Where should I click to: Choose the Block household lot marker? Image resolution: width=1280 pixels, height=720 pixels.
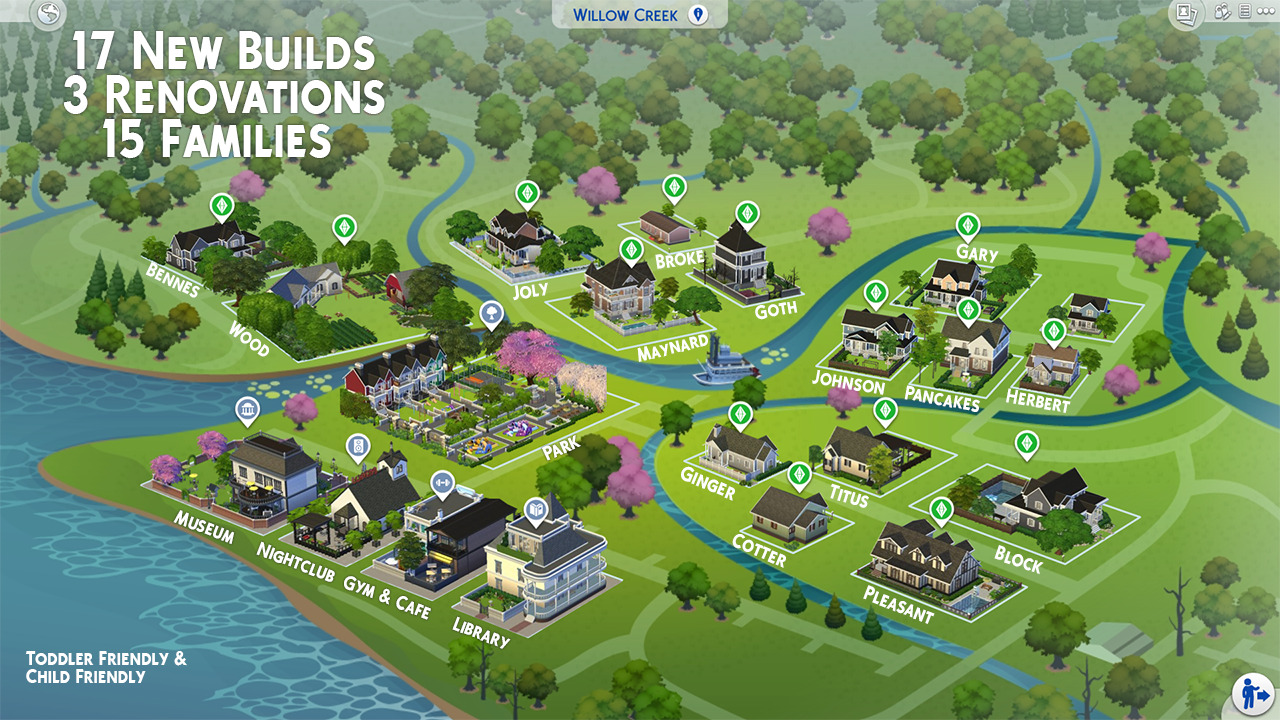1026,443
